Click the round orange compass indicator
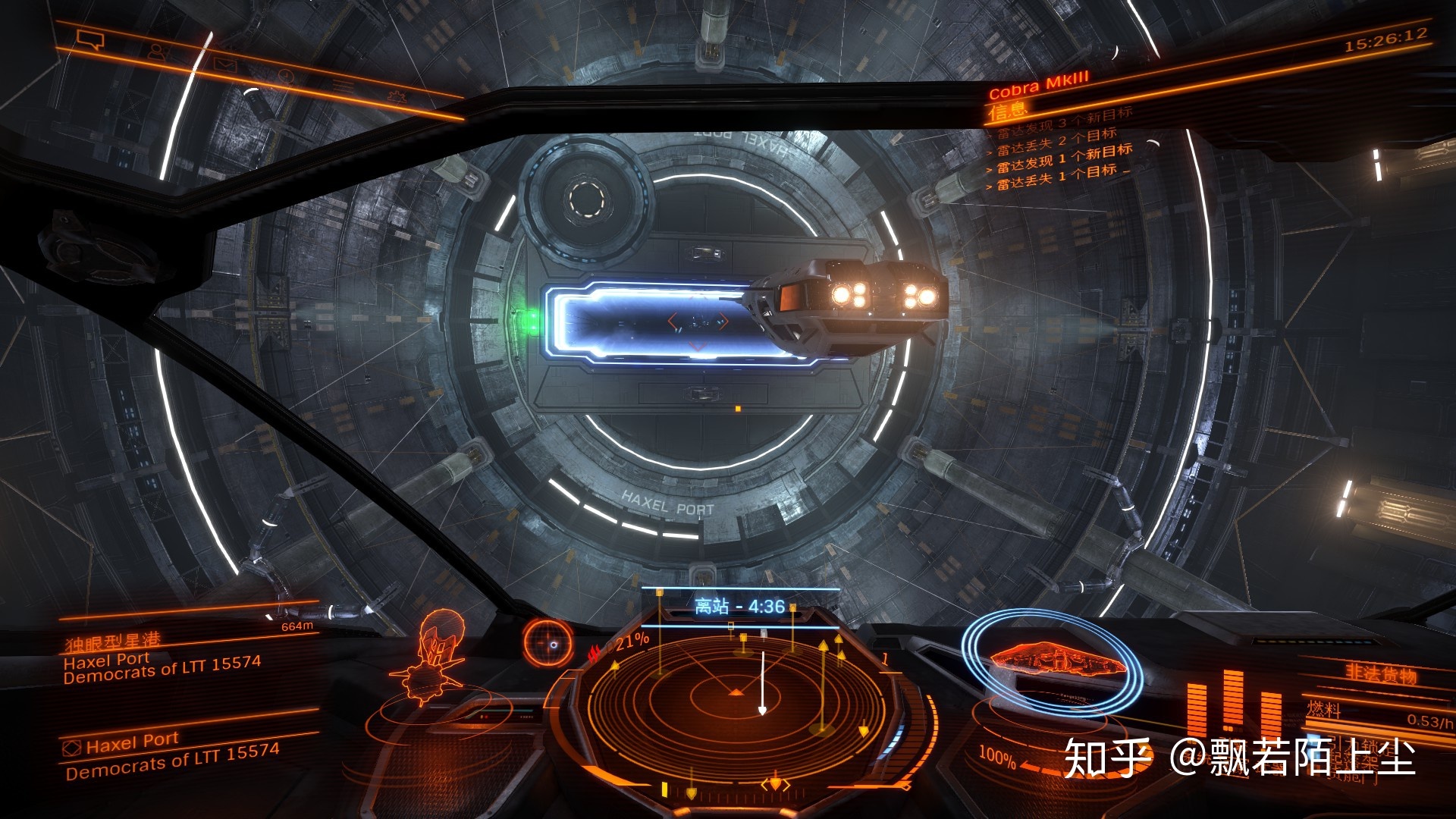1456x819 pixels. point(547,643)
